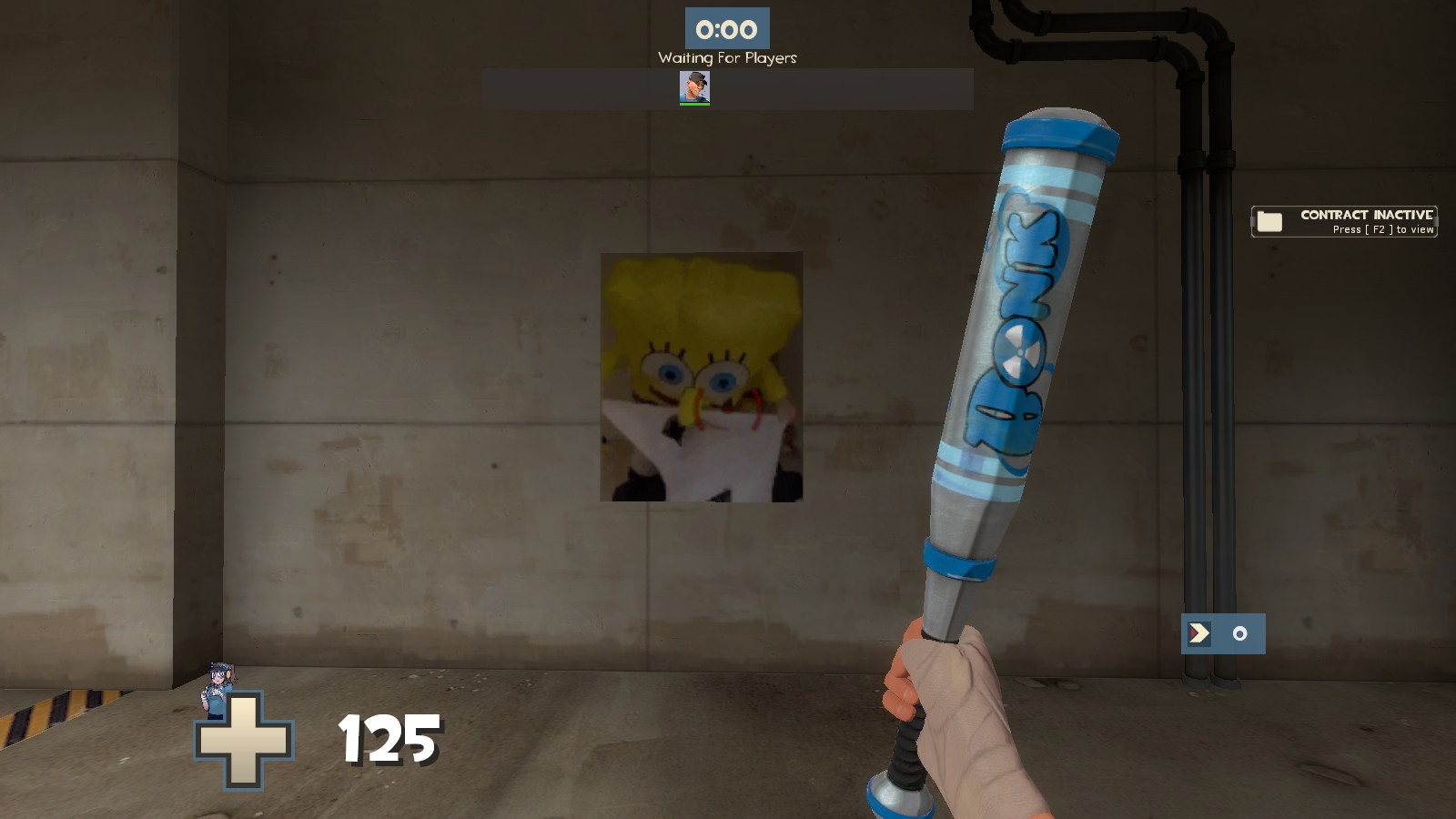Select the Waiting For Players header

726,57
